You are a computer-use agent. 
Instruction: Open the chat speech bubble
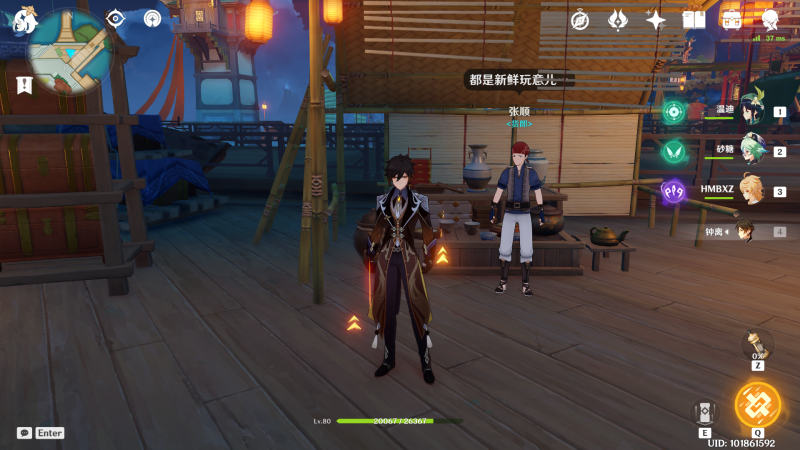point(24,433)
